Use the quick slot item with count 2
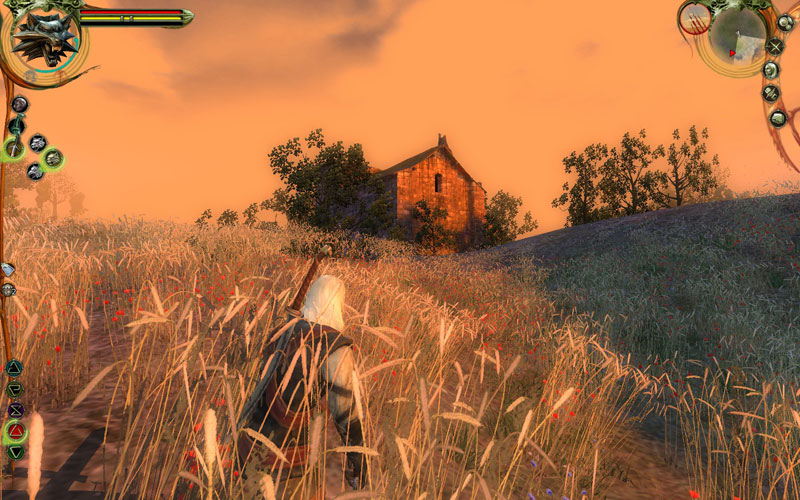 (8, 290)
